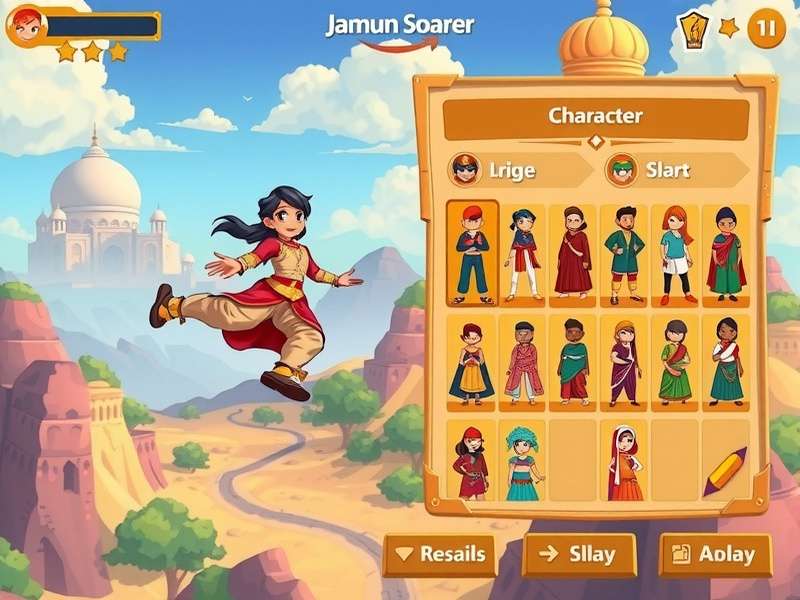The width and height of the screenshot is (800, 600).
Task: Select the bearded man in green kurta
Action: (625, 254)
